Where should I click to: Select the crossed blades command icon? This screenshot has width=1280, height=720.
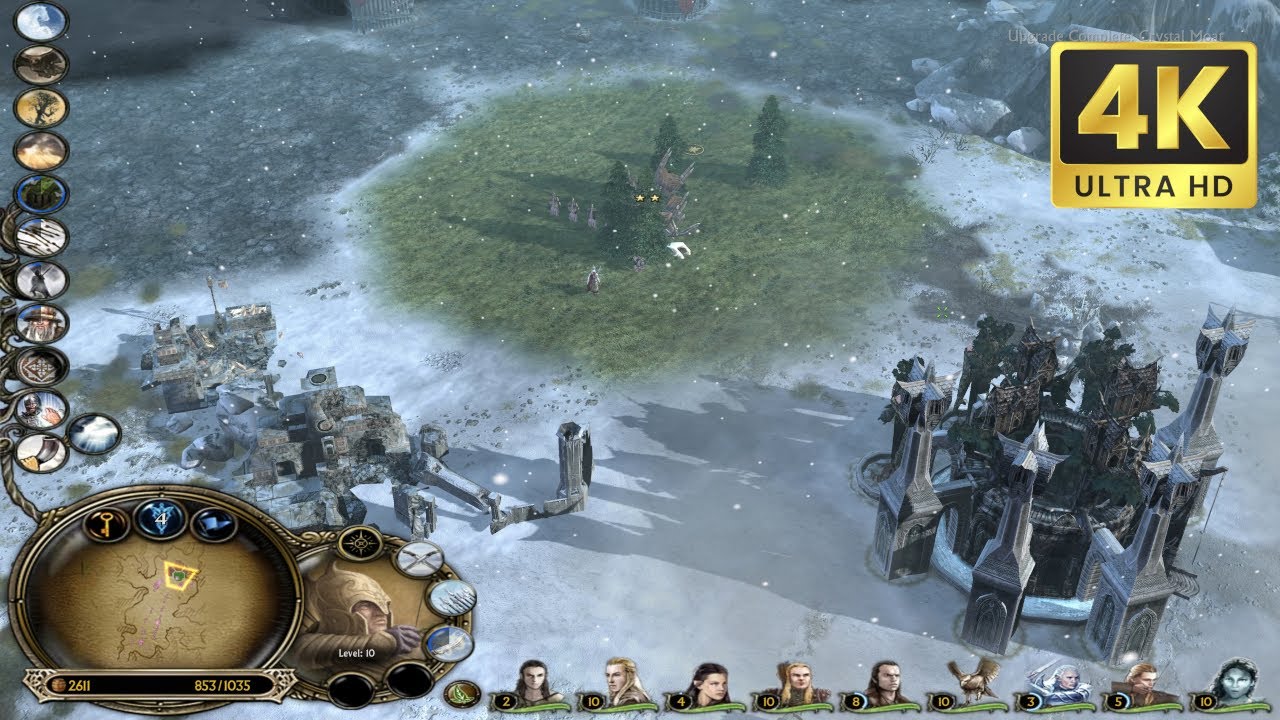tap(418, 558)
